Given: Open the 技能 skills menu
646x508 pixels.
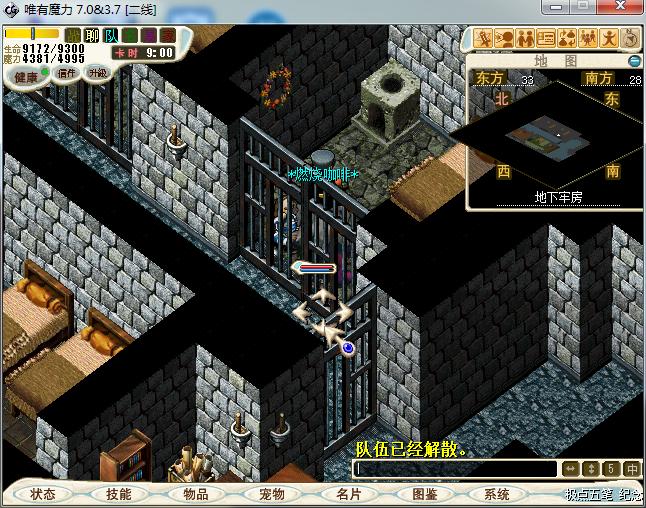Looking at the screenshot, I should tap(119, 494).
